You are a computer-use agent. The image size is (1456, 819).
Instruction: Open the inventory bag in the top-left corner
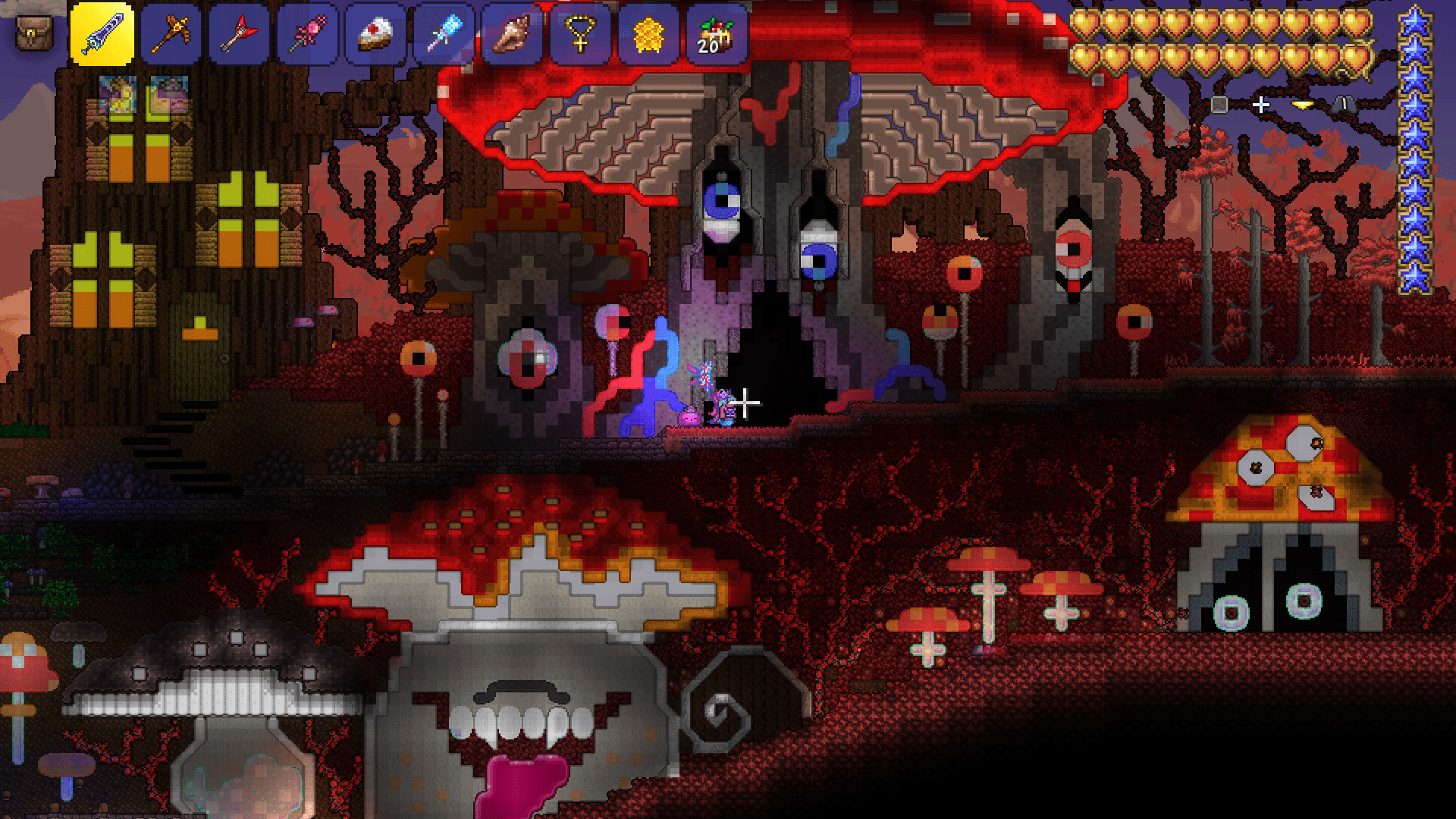[34, 32]
